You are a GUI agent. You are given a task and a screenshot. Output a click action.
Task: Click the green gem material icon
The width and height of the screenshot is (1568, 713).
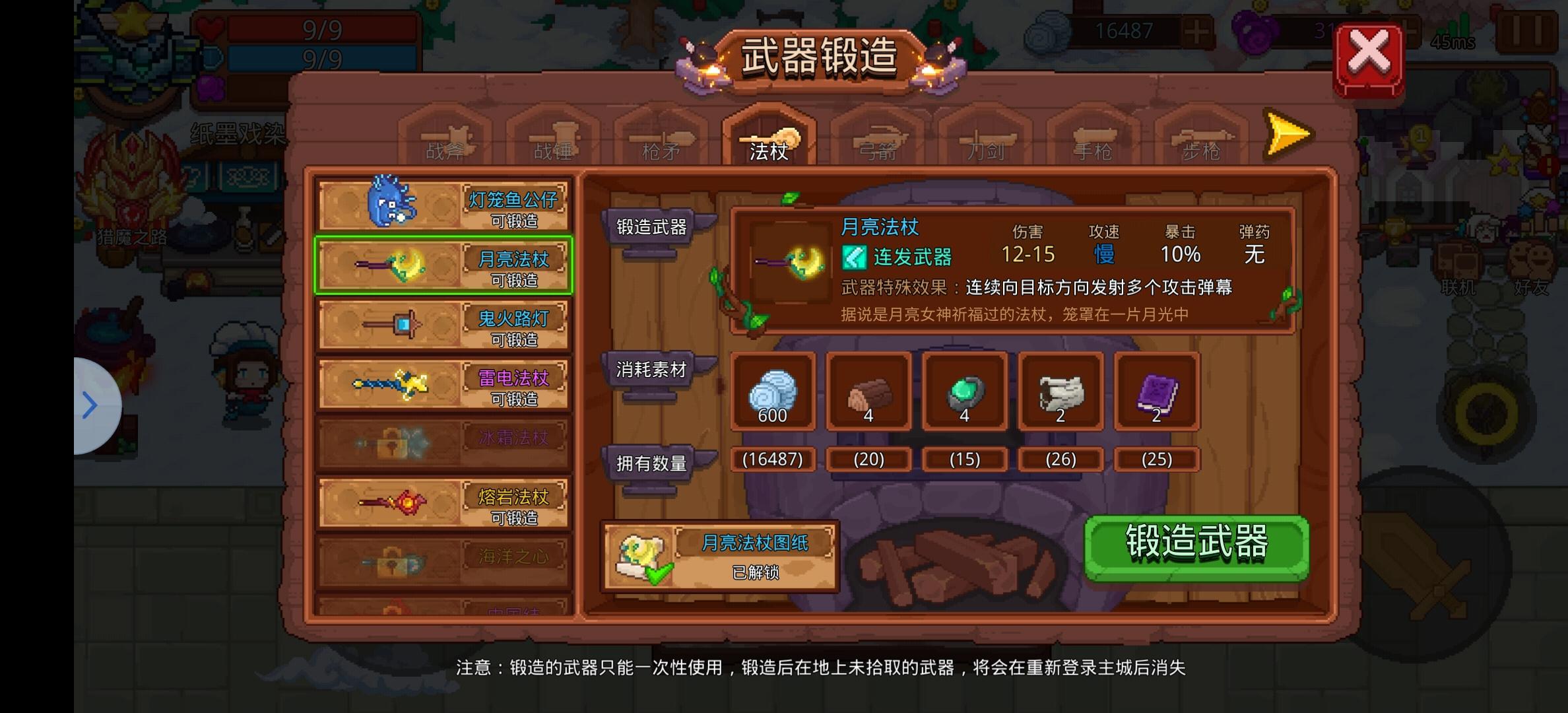[x=964, y=393]
